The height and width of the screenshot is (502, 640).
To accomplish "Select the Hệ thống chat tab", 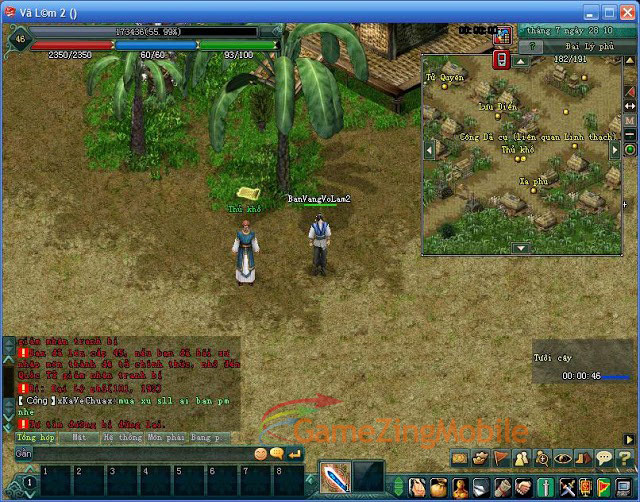I will [122, 438].
